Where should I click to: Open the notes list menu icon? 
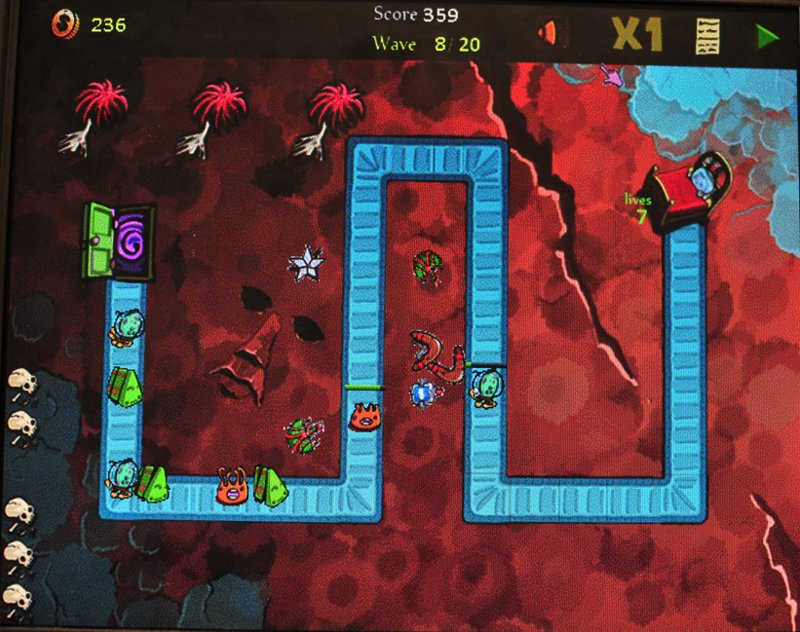[709, 37]
